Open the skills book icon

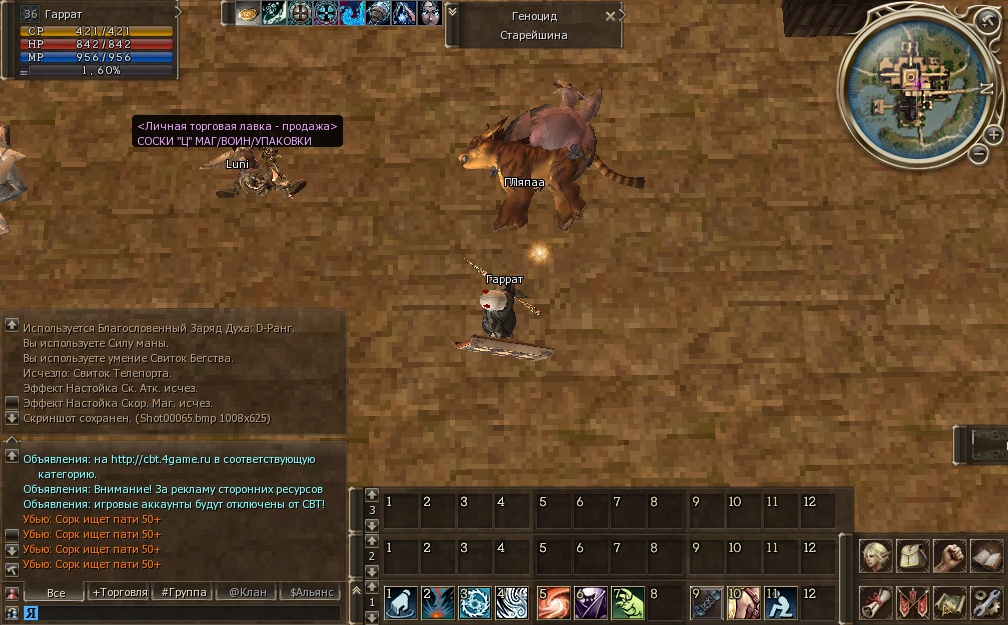[x=986, y=556]
